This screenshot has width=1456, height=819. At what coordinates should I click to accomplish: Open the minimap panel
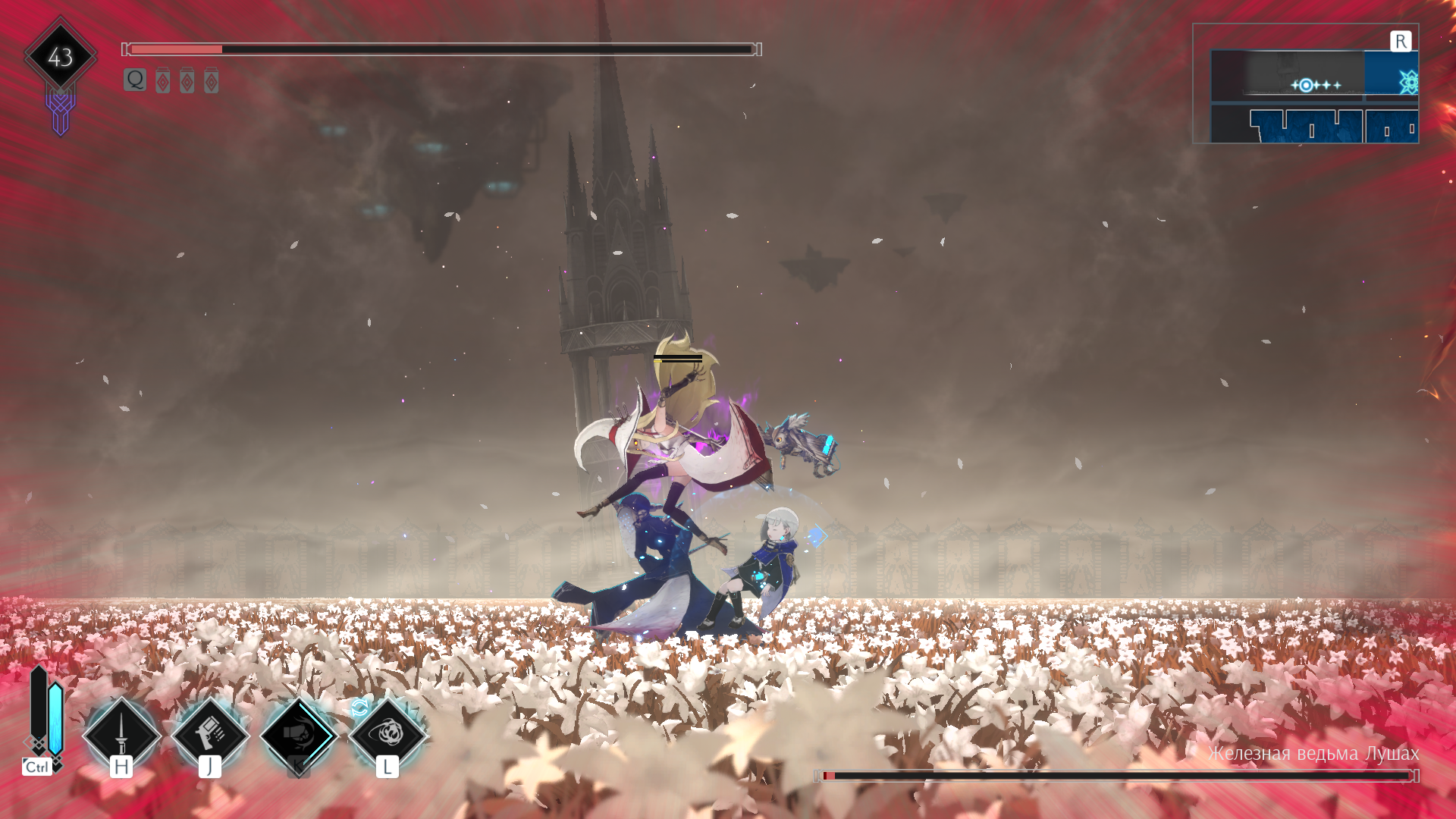(1305, 83)
